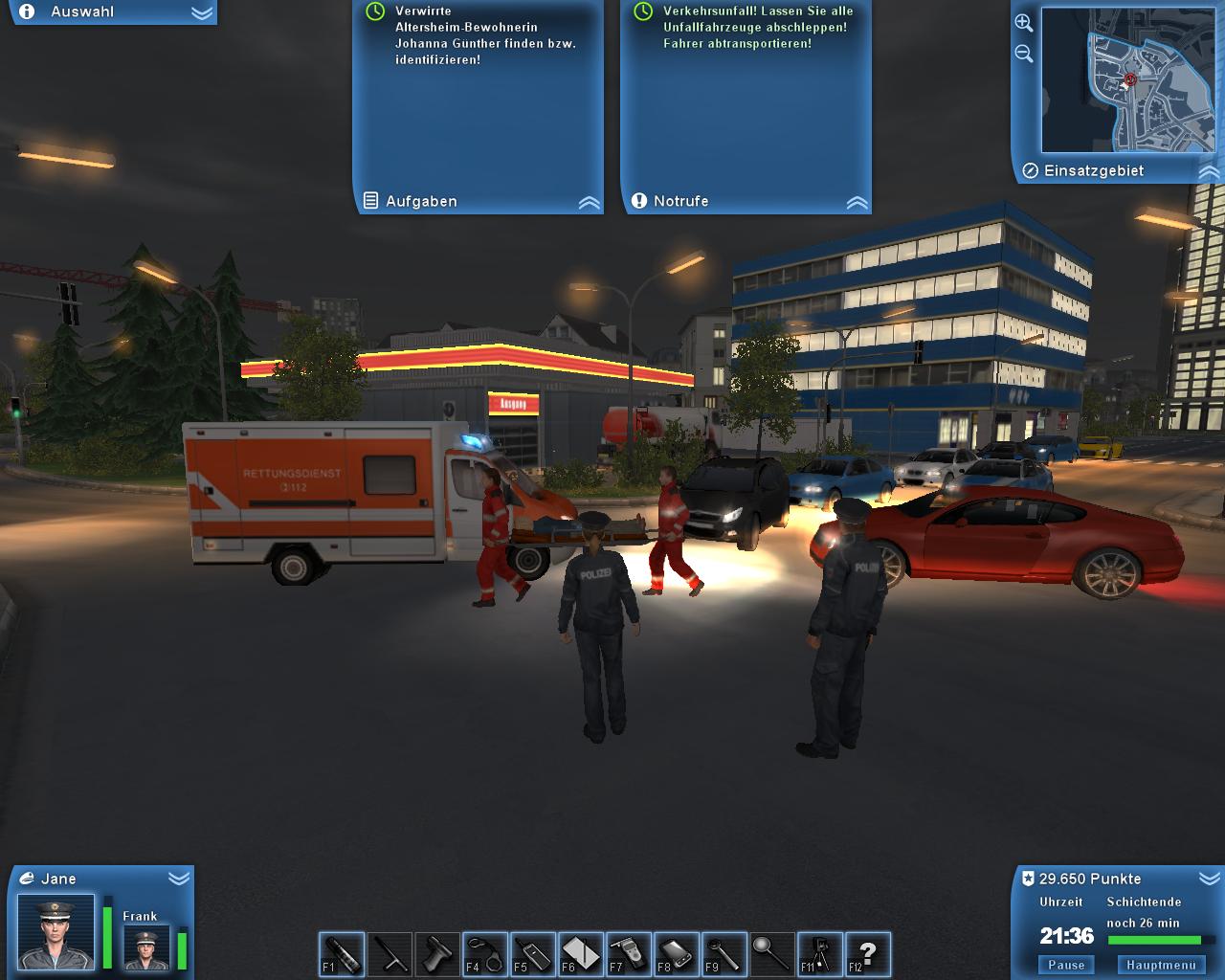This screenshot has width=1225, height=980.
Task: Pause the game
Action: (x=1065, y=965)
